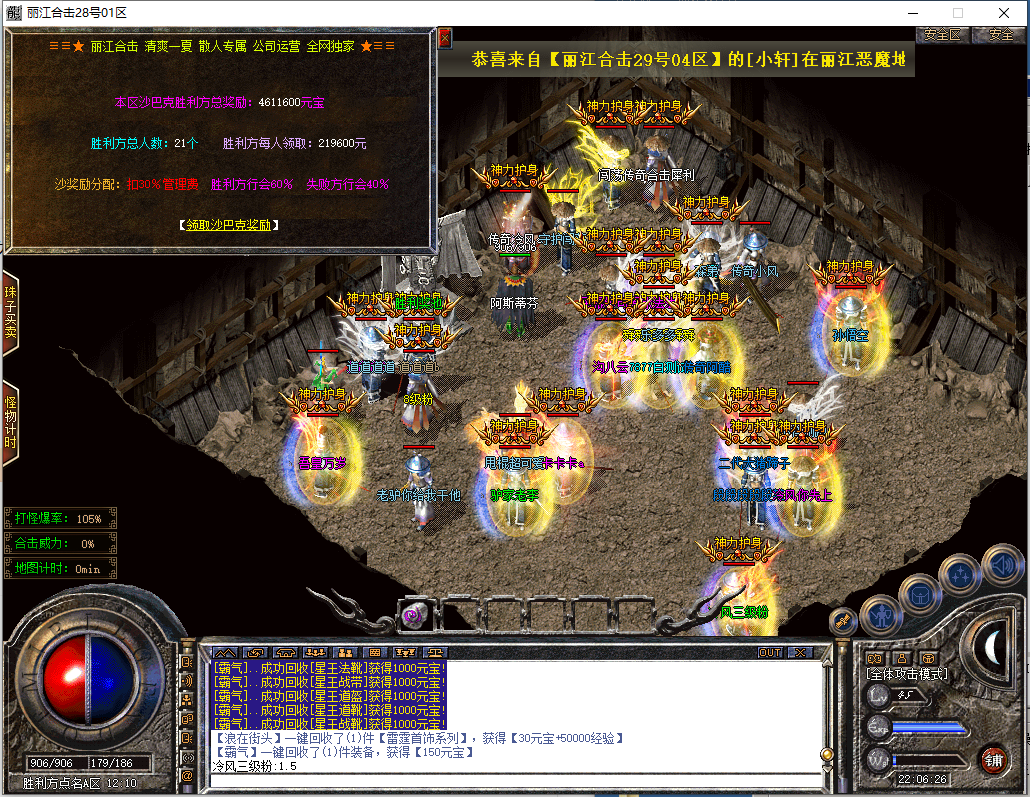Close the Sabak reward panel with red X
Viewport: 1030px width, 797px height.
[x=445, y=39]
